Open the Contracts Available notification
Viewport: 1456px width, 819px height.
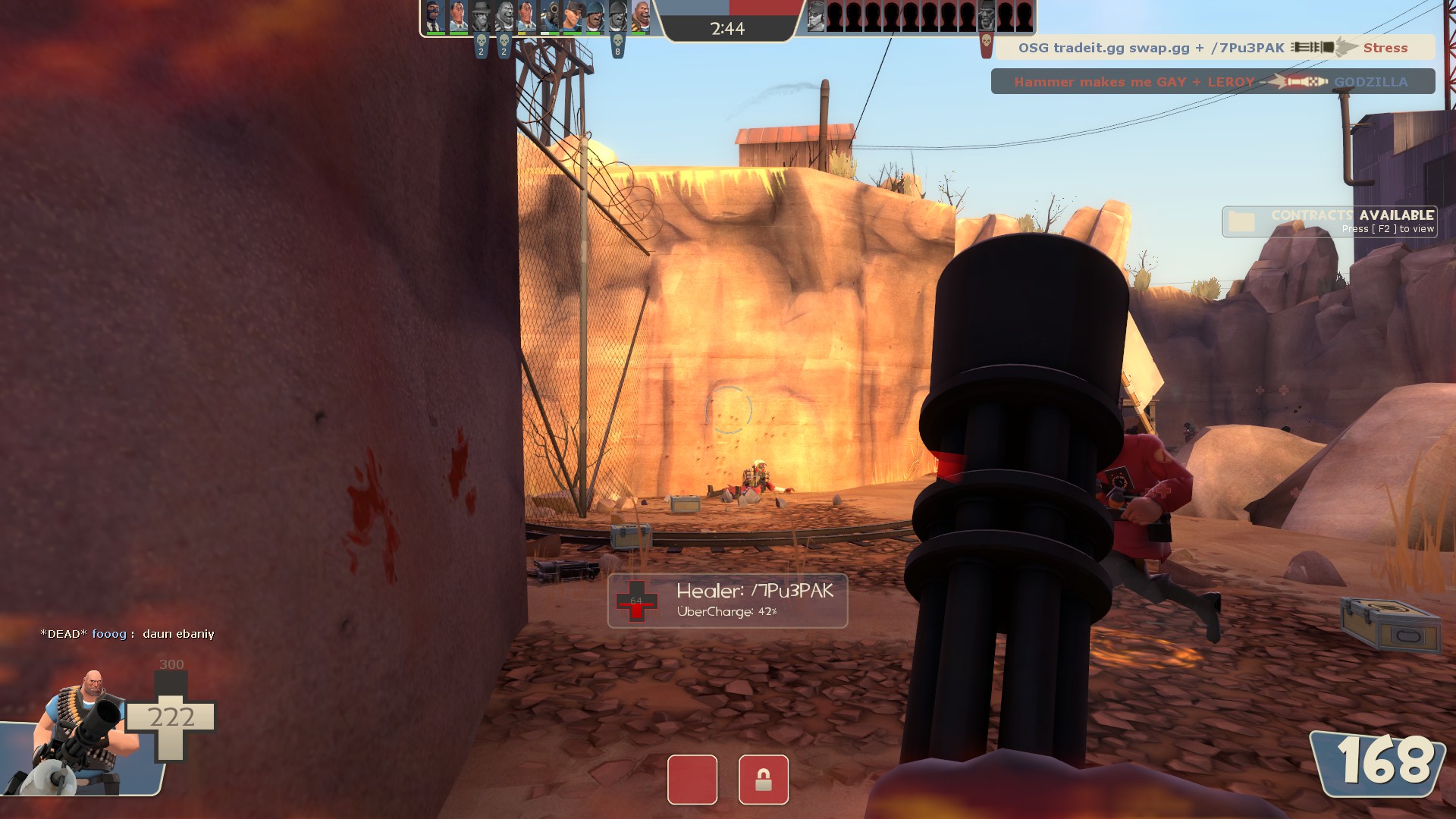tap(1329, 221)
